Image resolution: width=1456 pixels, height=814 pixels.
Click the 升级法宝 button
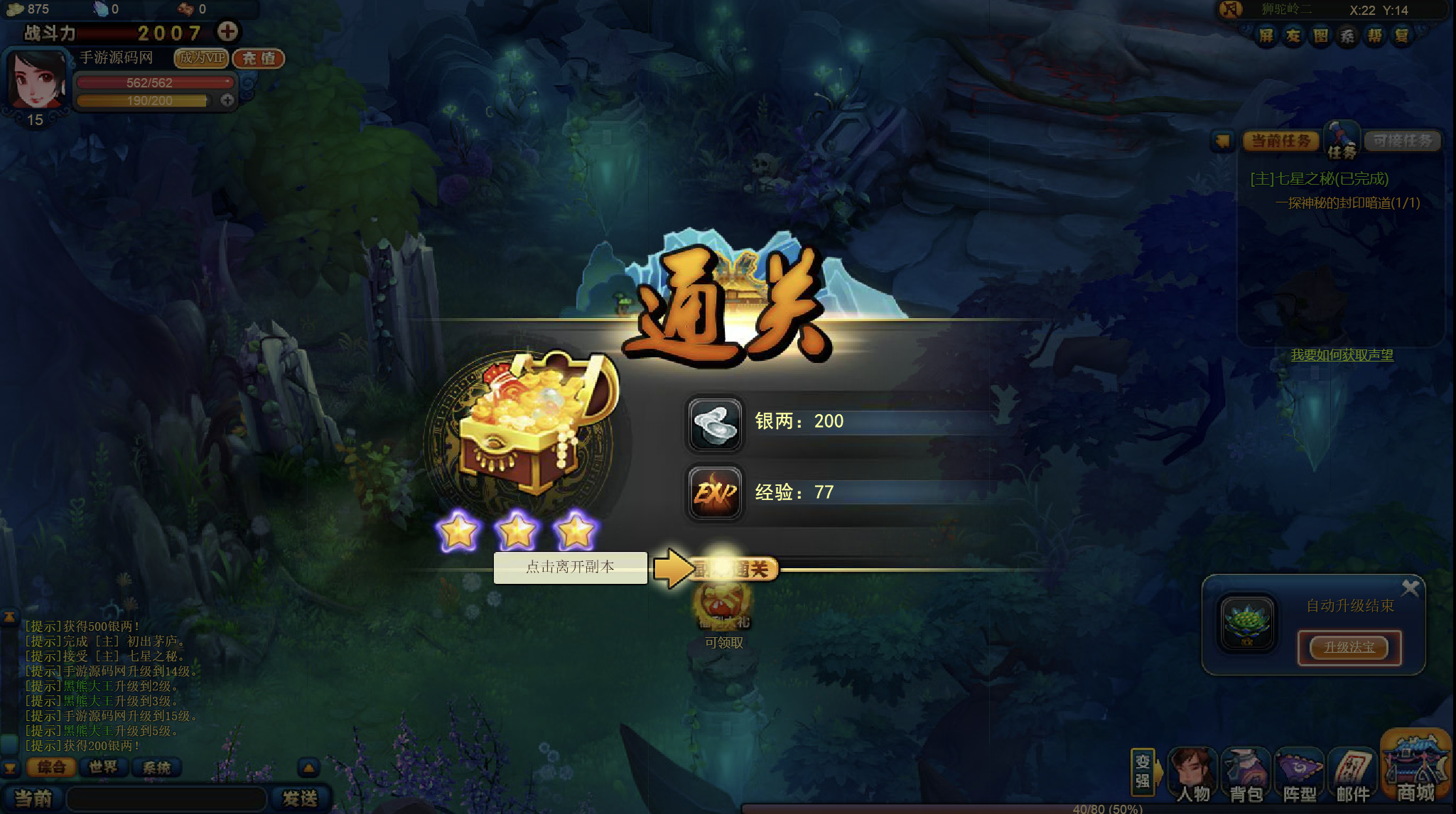click(x=1349, y=647)
